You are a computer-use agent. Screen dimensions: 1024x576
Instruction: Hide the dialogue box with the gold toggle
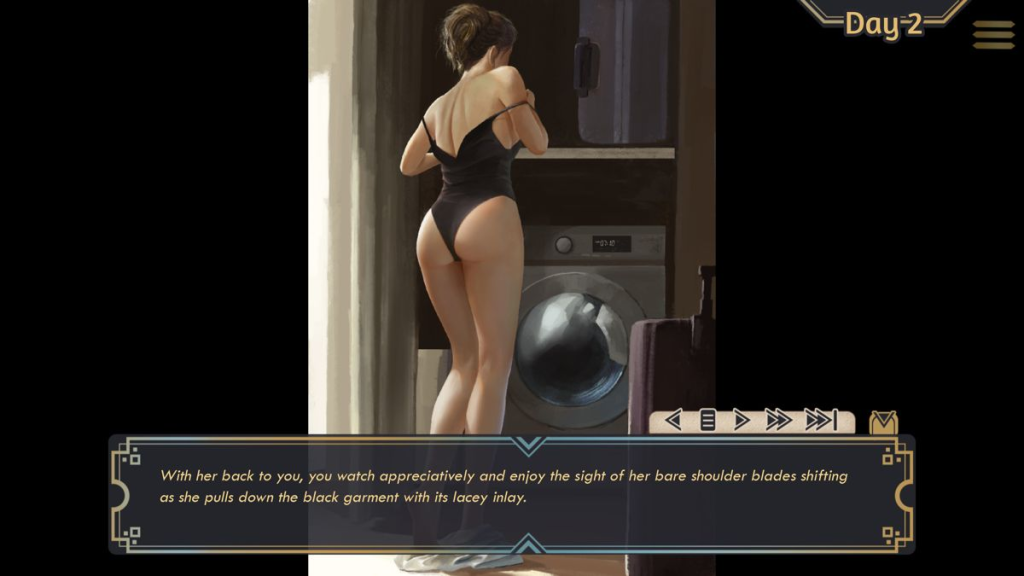pyautogui.click(x=883, y=423)
